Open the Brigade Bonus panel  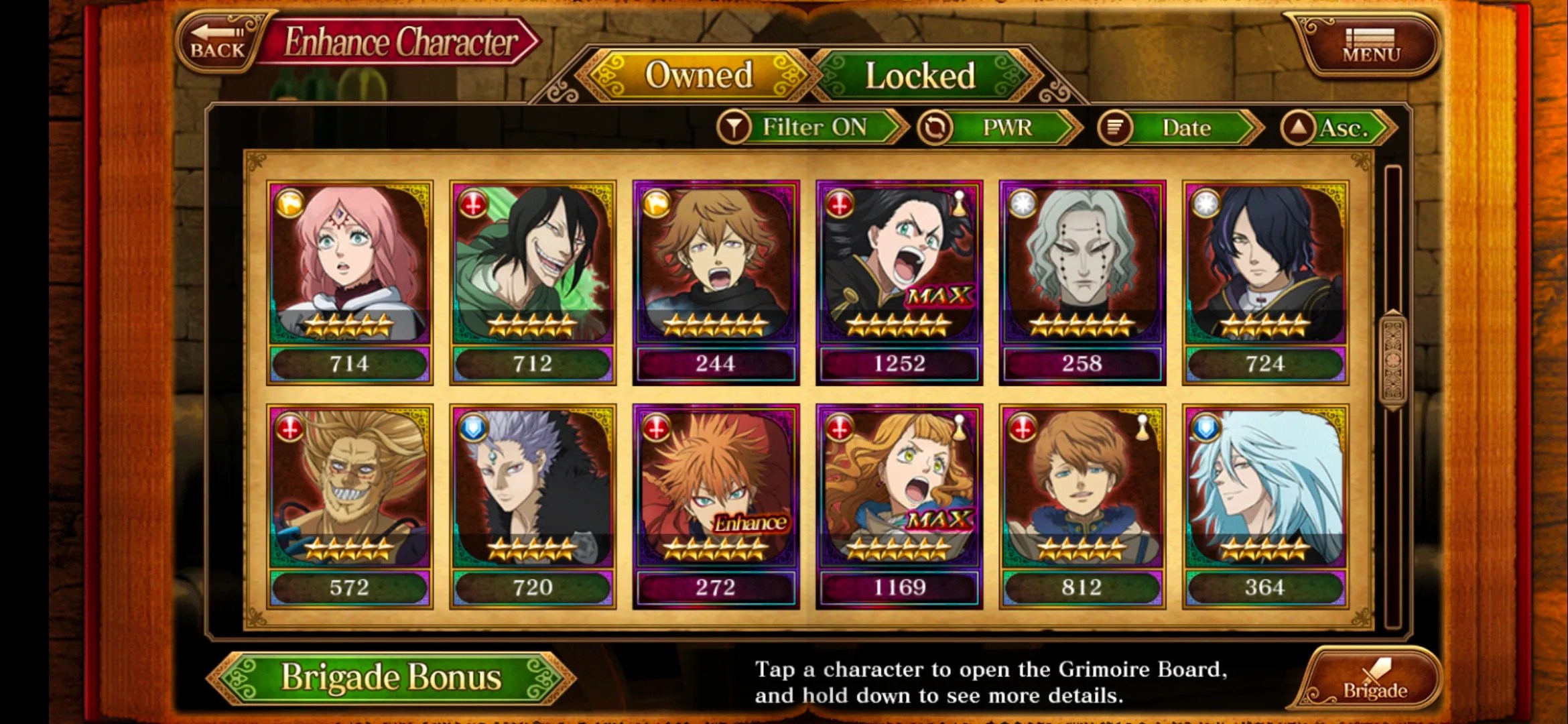point(391,677)
